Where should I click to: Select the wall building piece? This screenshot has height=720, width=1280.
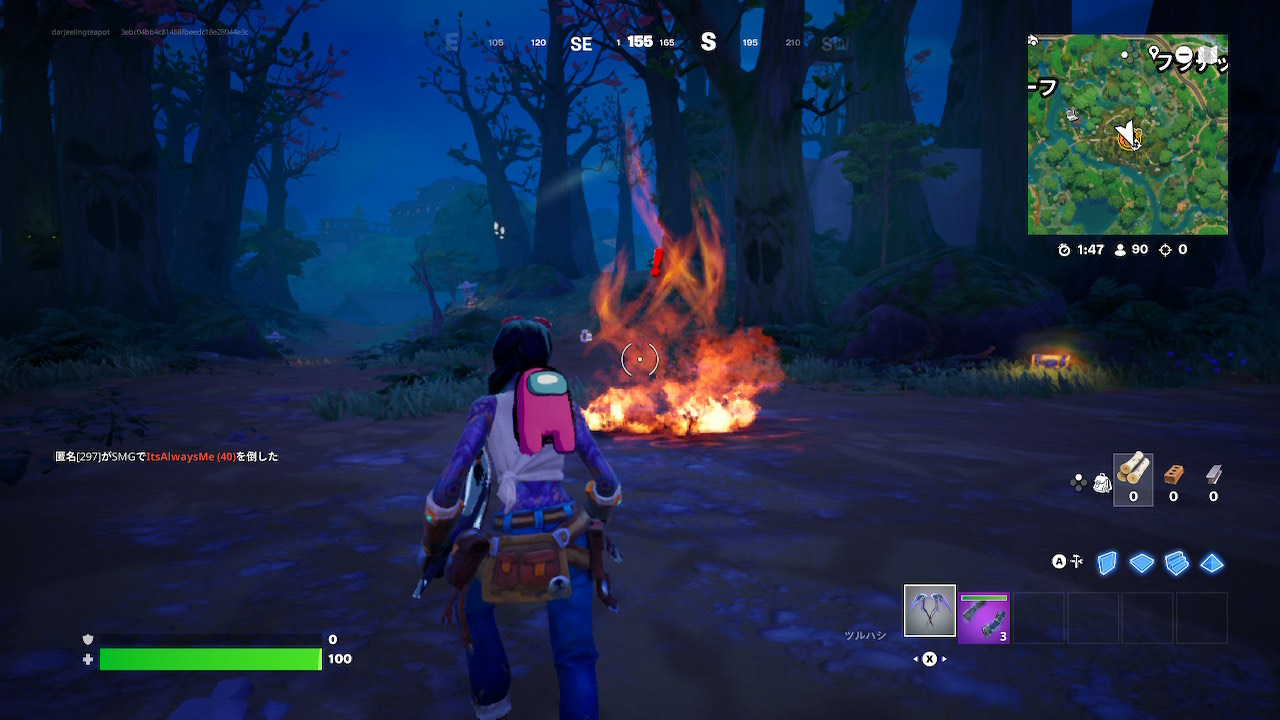click(x=1106, y=563)
